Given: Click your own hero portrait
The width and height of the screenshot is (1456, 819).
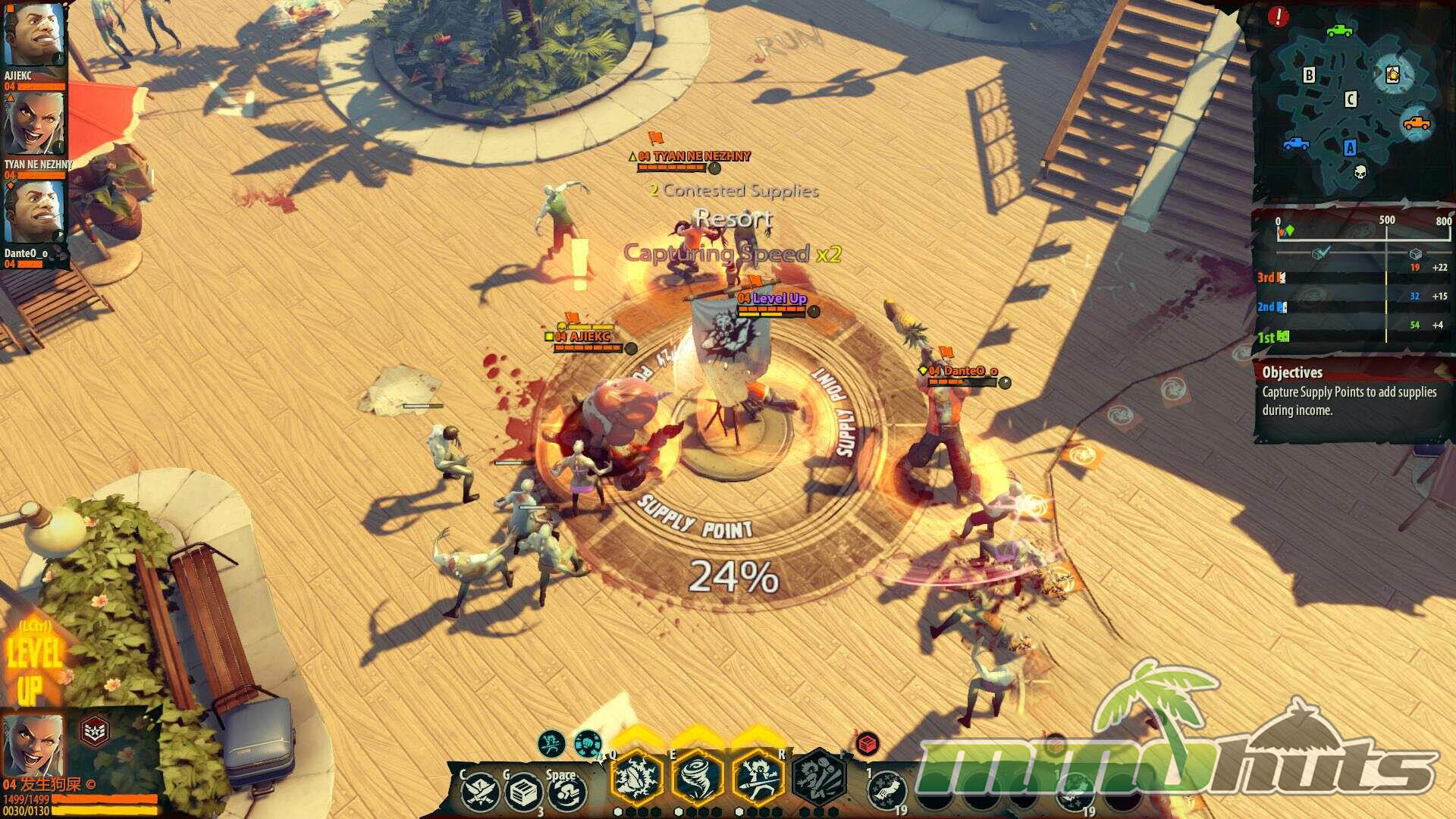Looking at the screenshot, I should [x=33, y=745].
